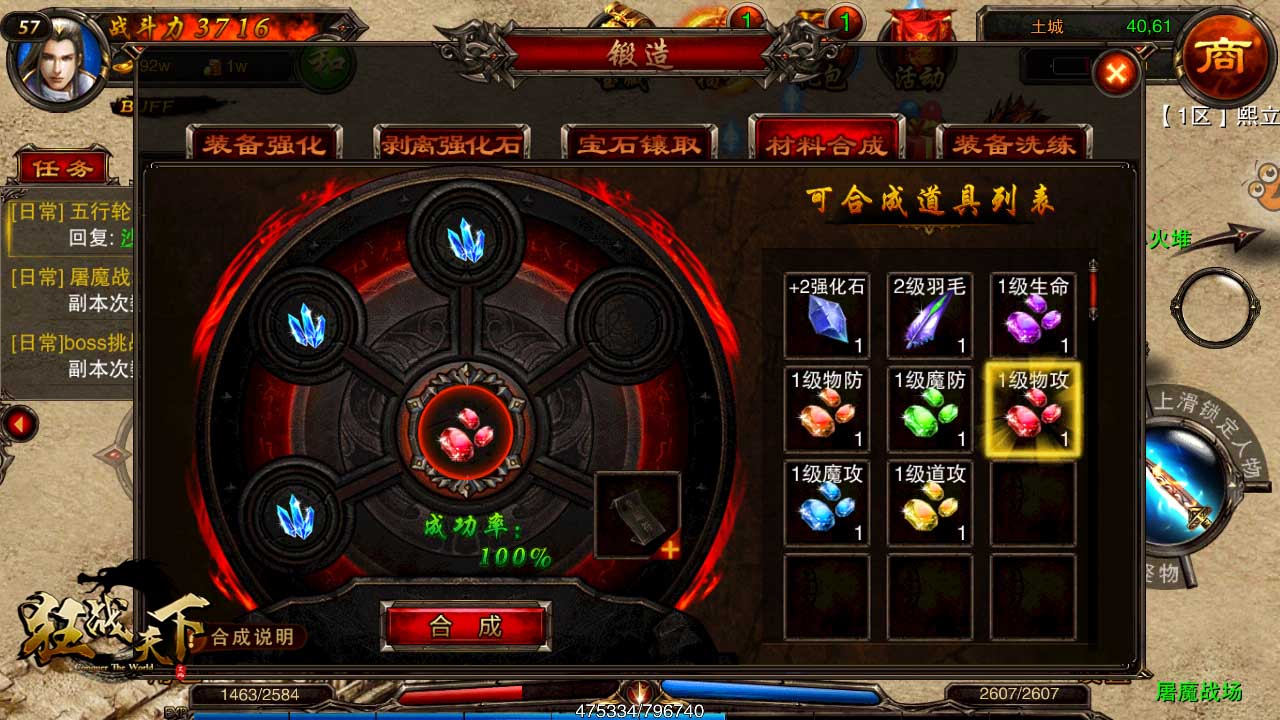Pick the 1级生命 purple gem

pos(1033,316)
